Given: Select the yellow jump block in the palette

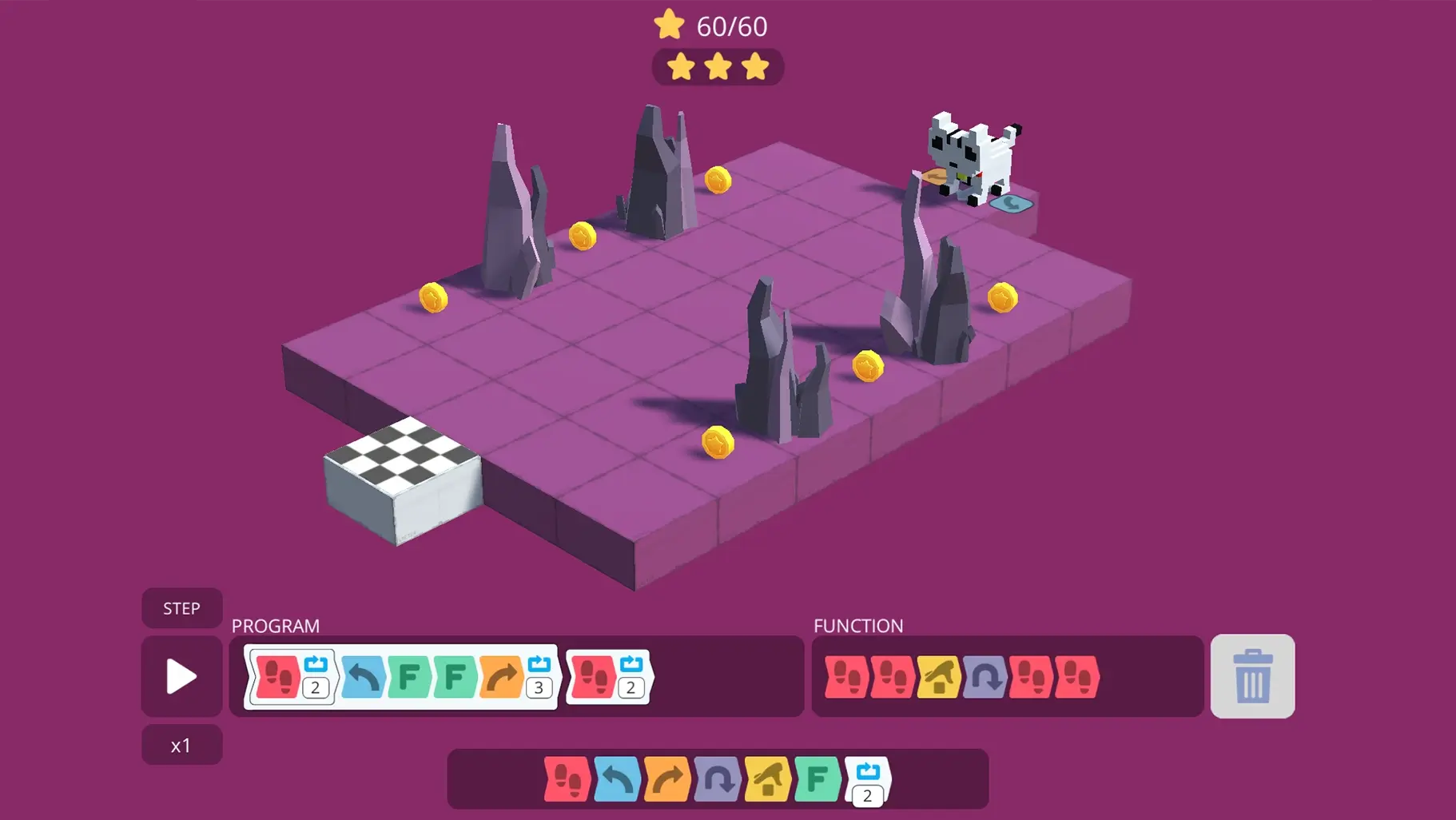Looking at the screenshot, I should point(767,779).
